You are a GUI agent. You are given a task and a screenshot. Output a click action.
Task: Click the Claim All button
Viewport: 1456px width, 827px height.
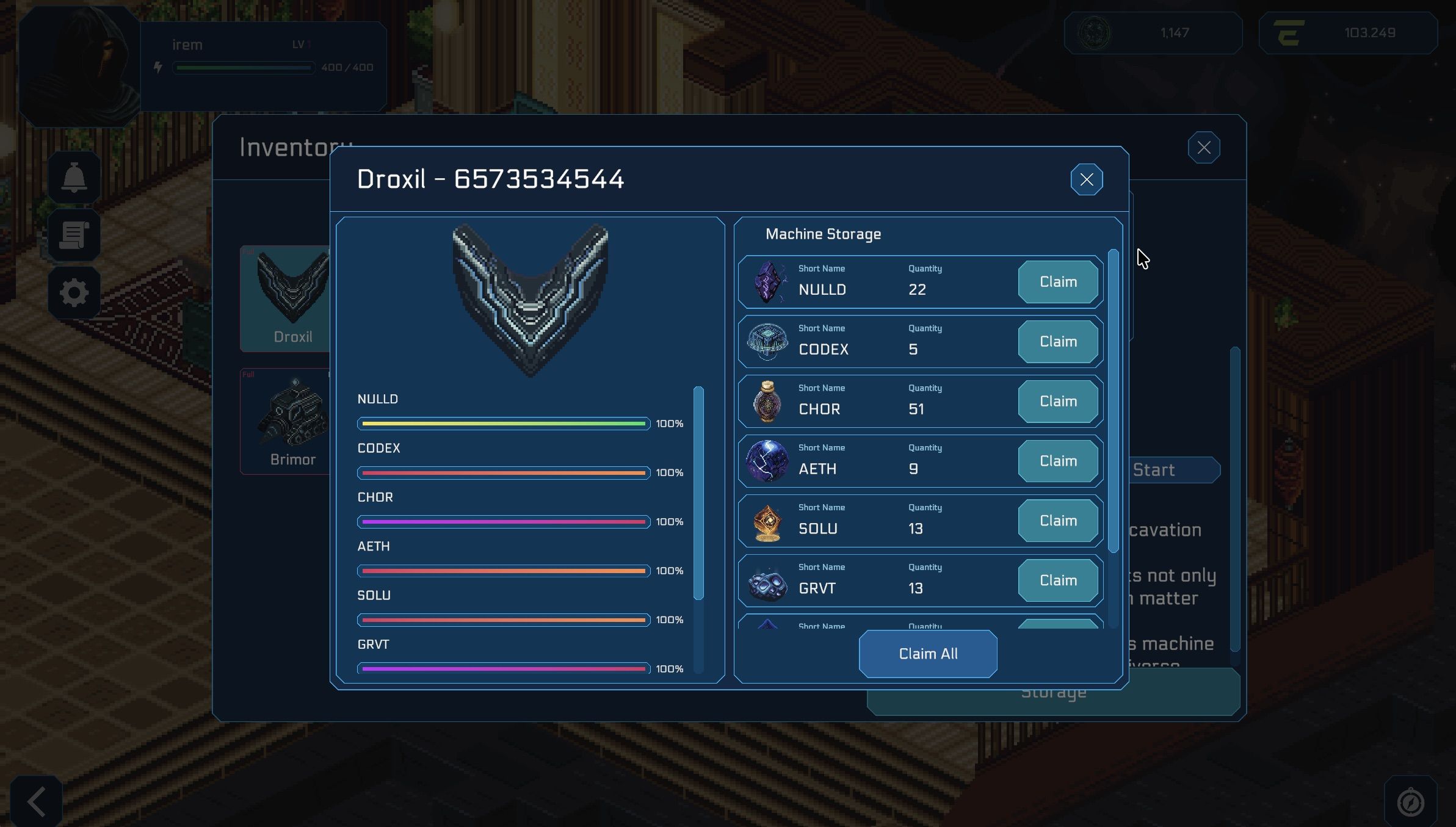(x=927, y=654)
